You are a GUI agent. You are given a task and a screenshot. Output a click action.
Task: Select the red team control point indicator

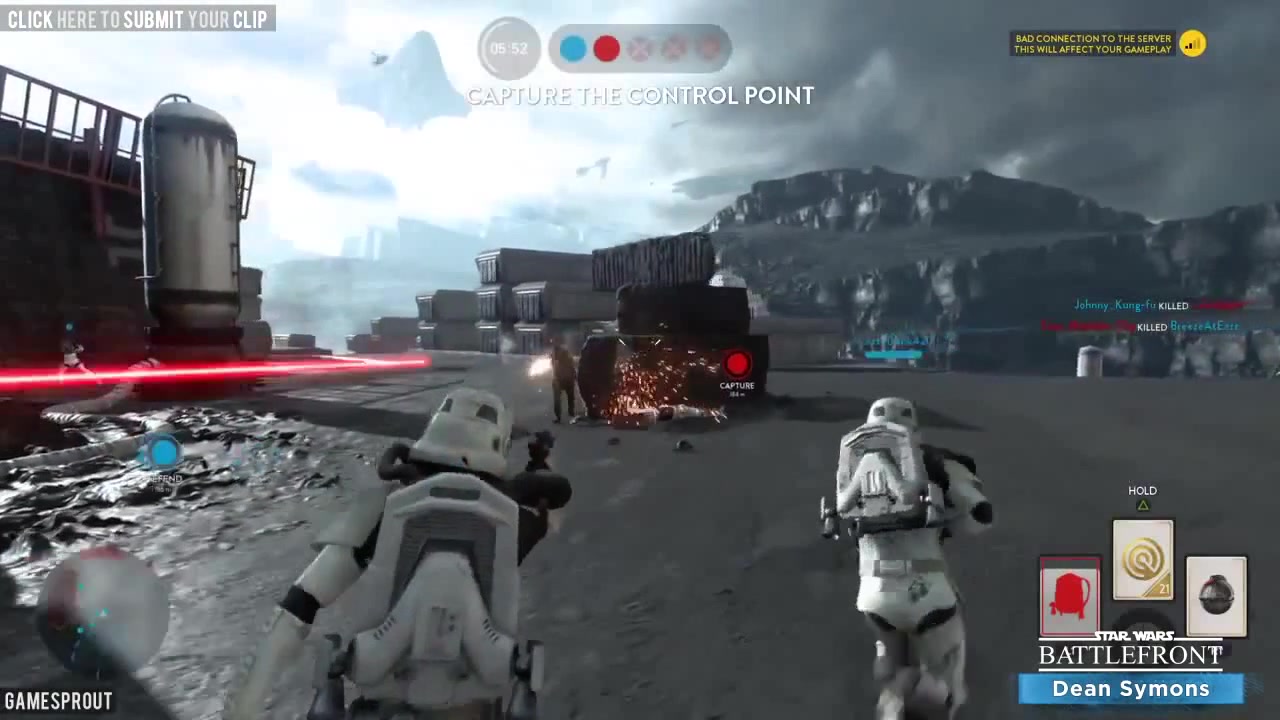click(x=606, y=48)
